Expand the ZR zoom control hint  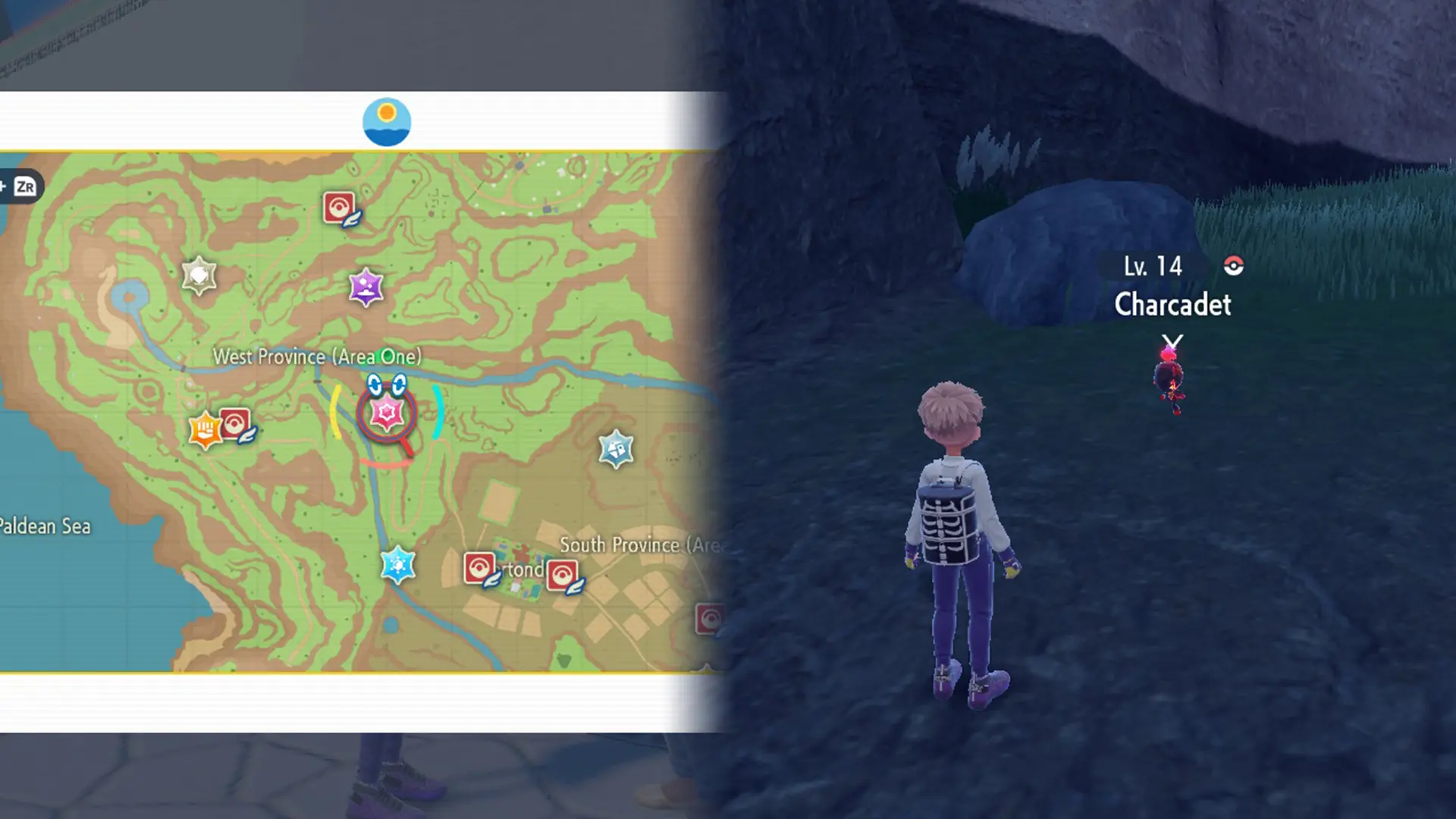tap(27, 184)
